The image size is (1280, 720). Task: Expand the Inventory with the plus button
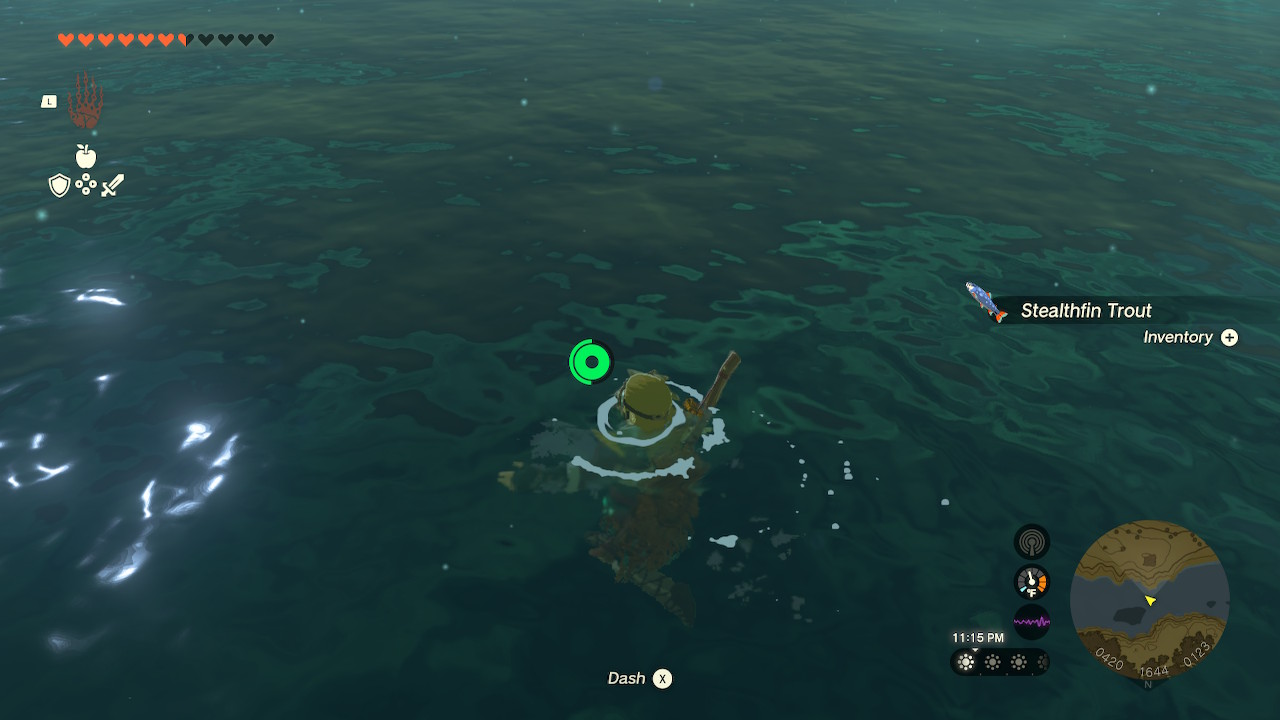tap(1228, 337)
